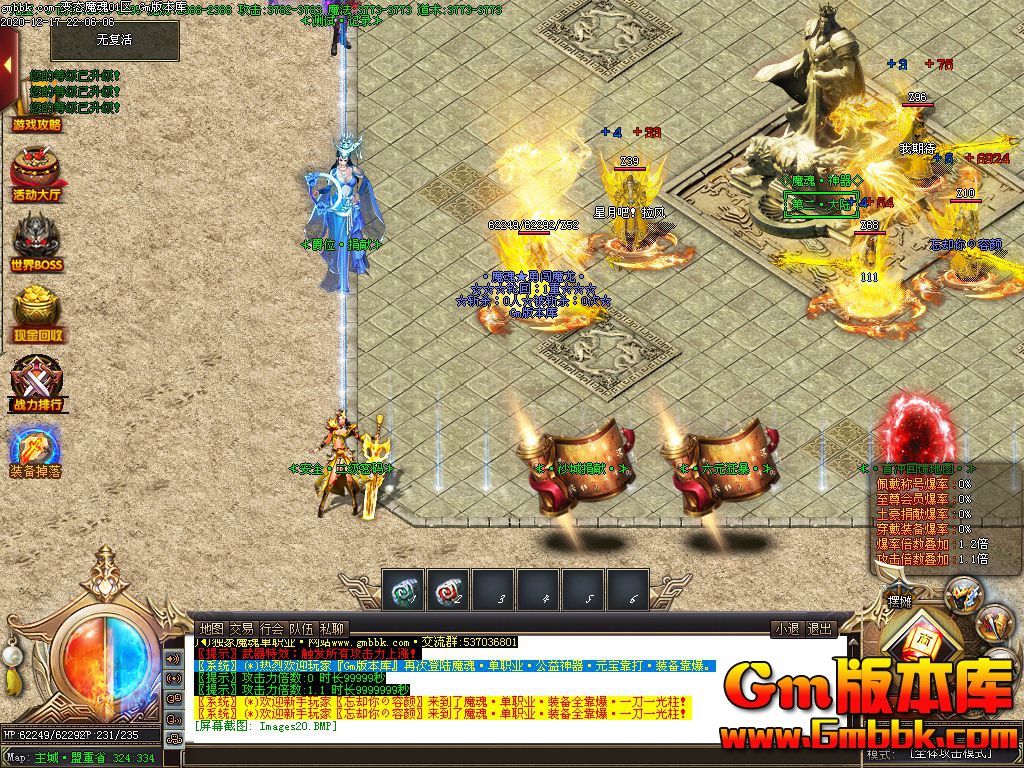Open the 交易 trade tab
The height and width of the screenshot is (768, 1024).
pos(241,628)
